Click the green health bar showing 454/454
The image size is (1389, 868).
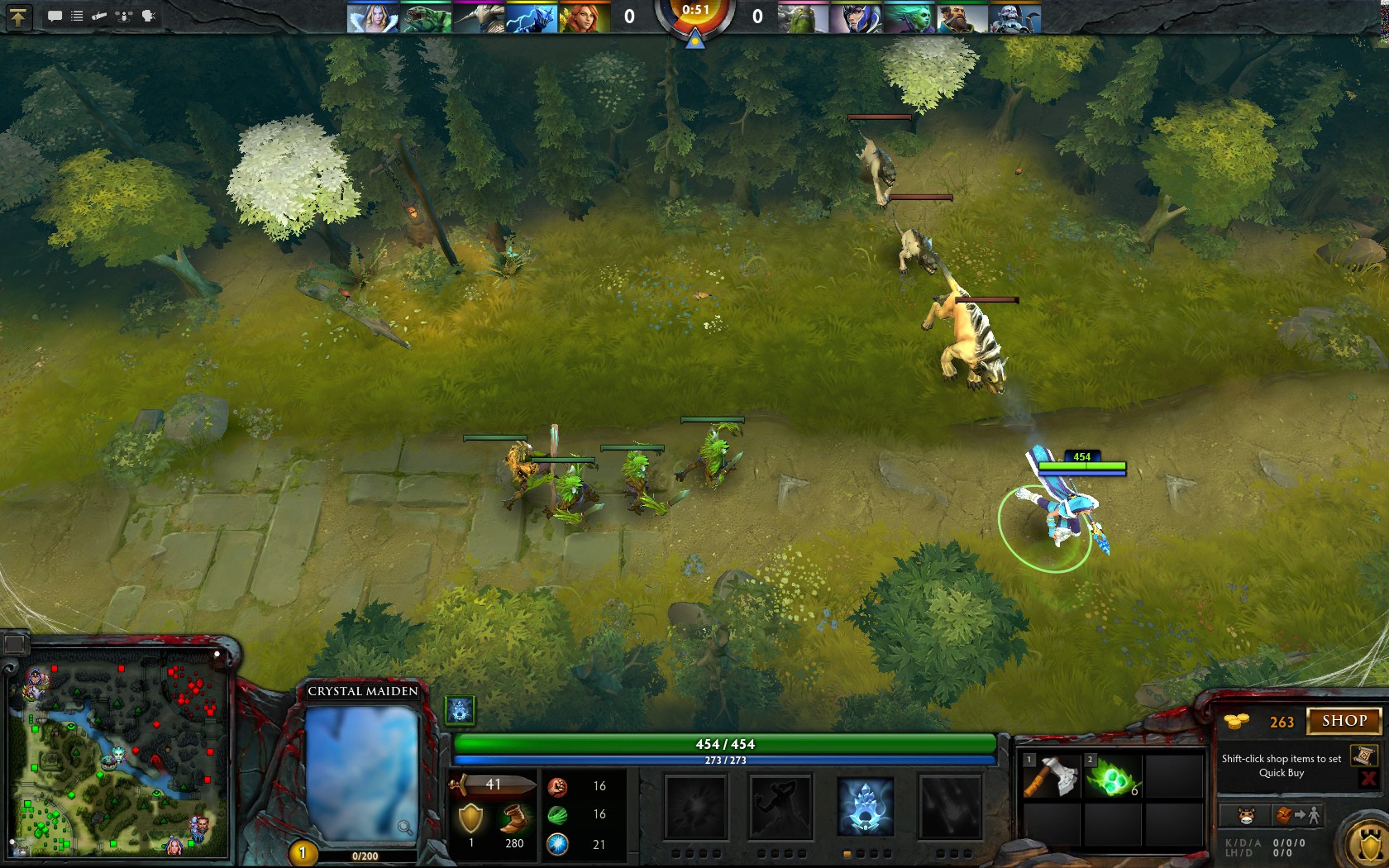pyautogui.click(x=726, y=744)
